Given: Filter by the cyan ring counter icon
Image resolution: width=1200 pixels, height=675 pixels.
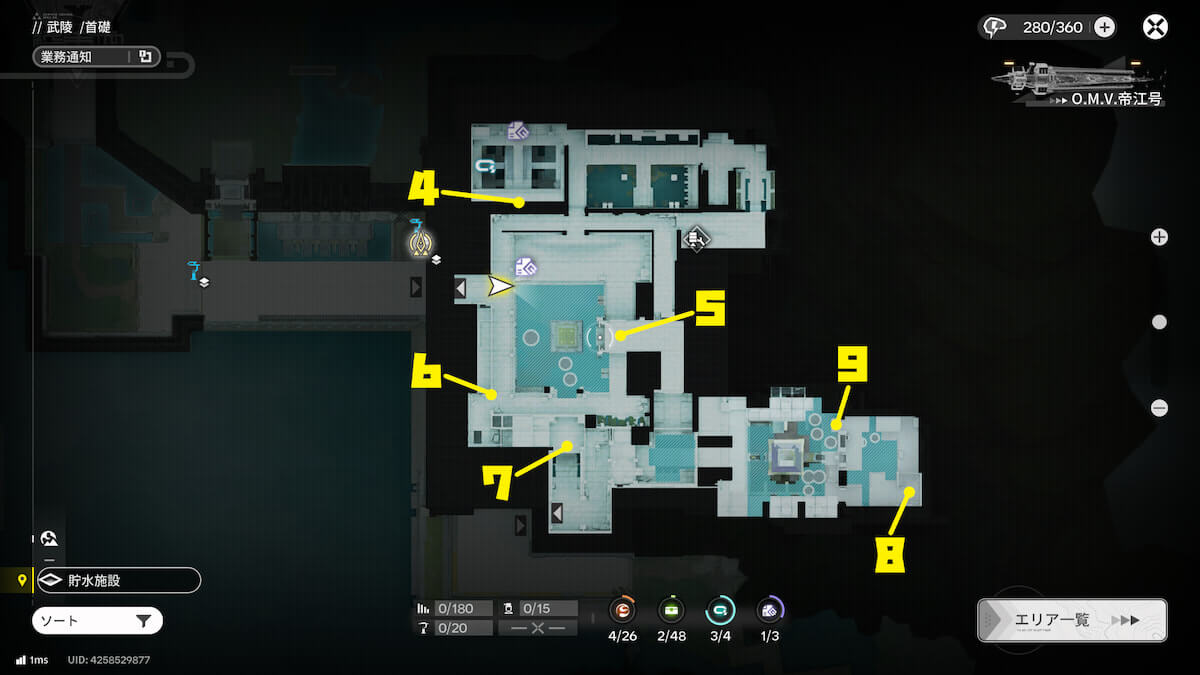Looking at the screenshot, I should coord(720,610).
